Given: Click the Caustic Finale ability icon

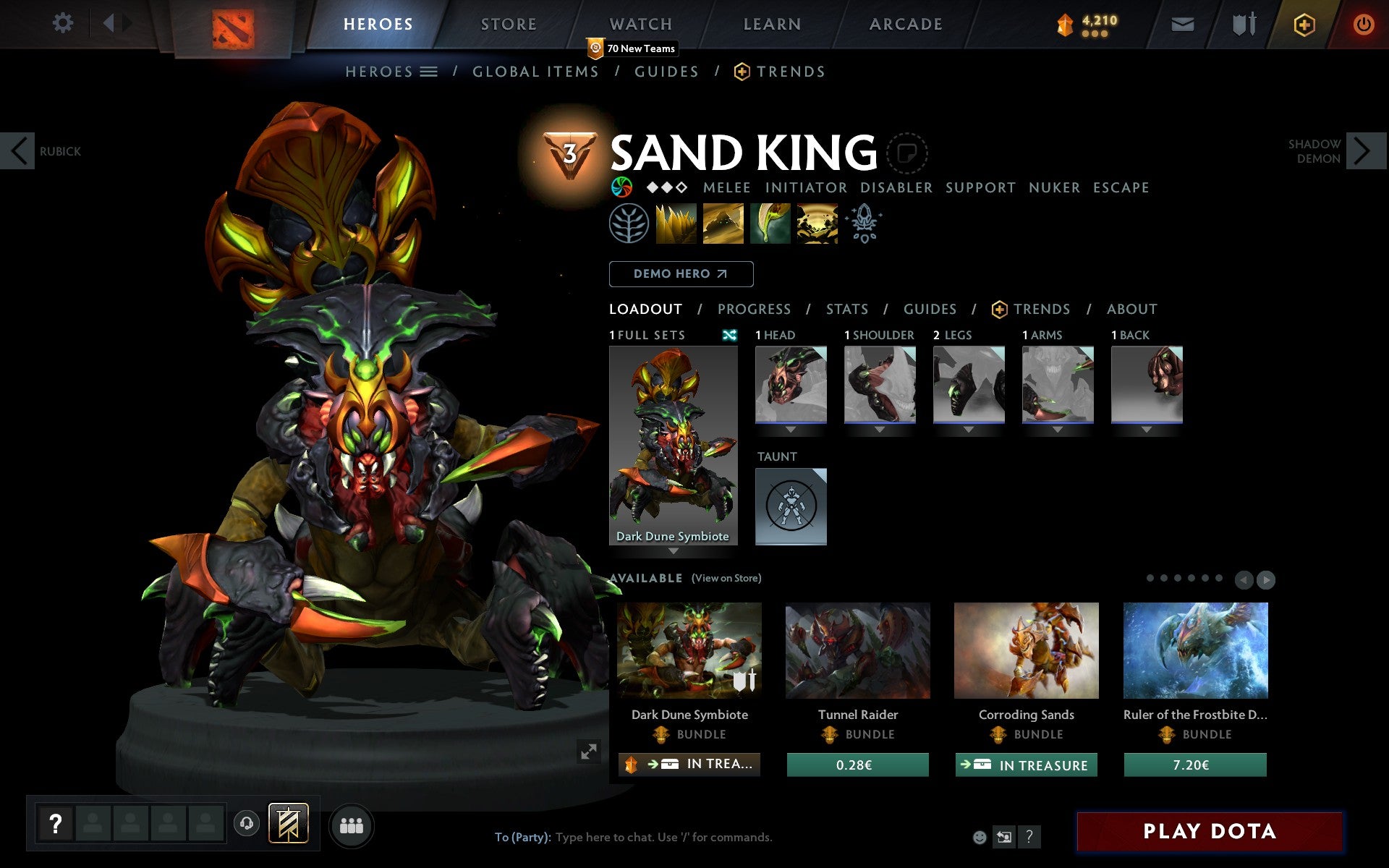Looking at the screenshot, I should 770,224.
